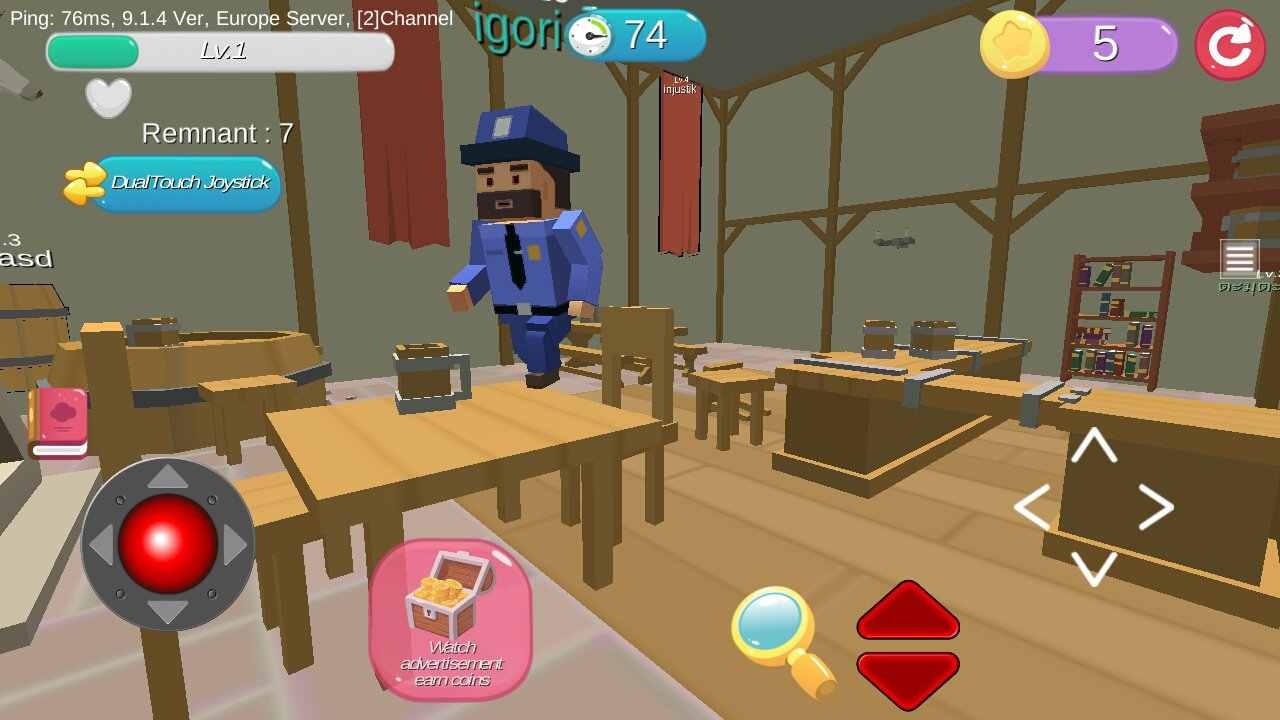Expand the camera right chevron
1280x720 pixels.
[1155, 507]
